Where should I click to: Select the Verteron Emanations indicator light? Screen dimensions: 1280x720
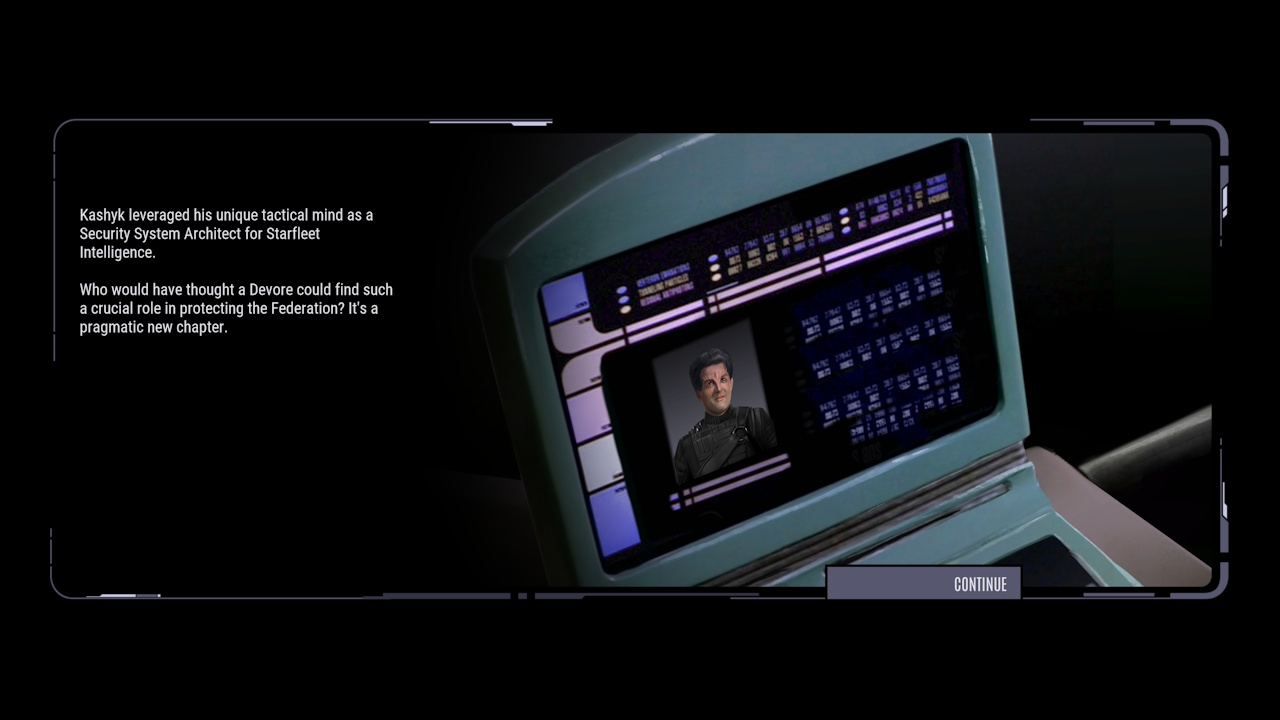pyautogui.click(x=622, y=290)
